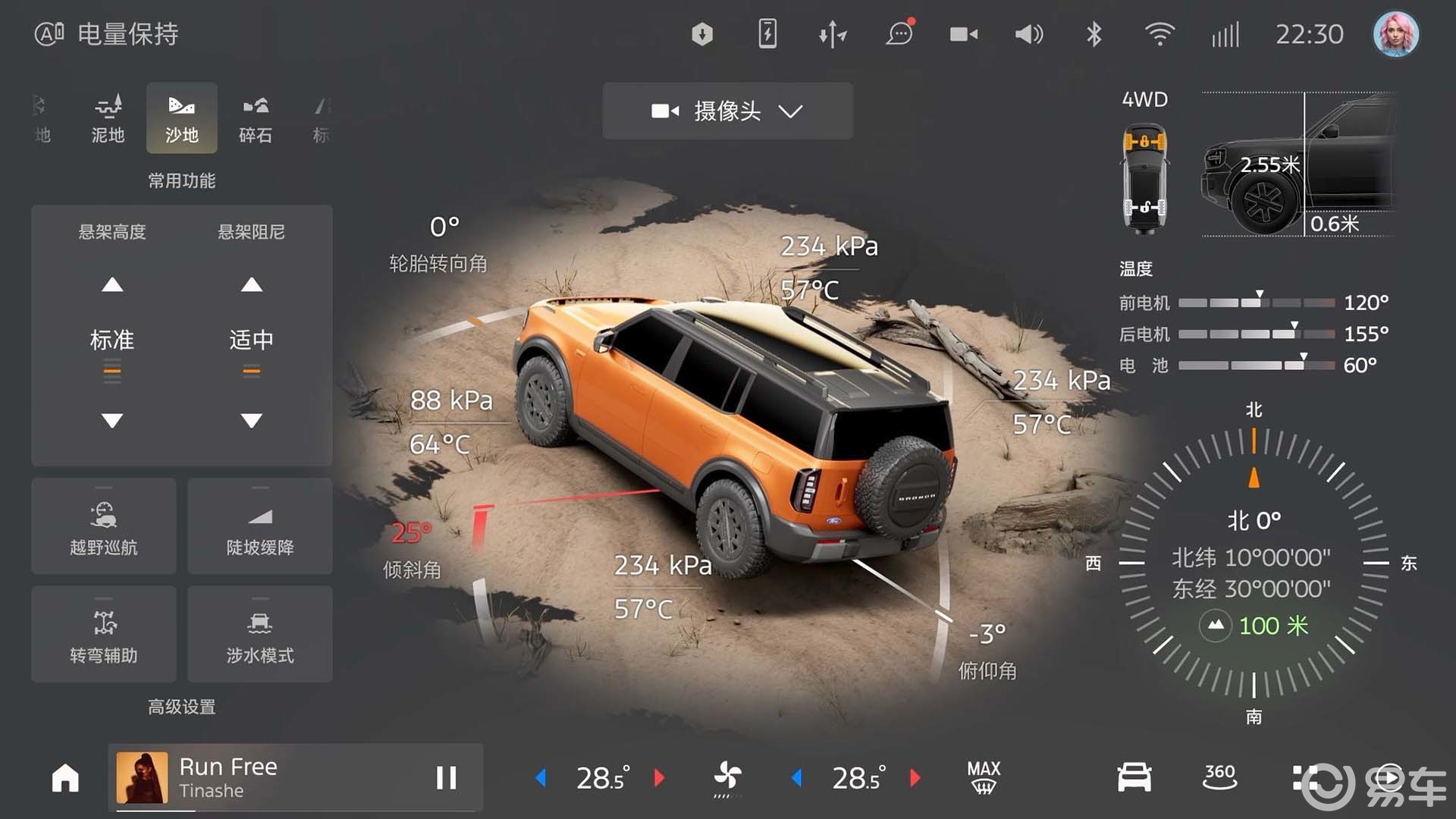Pause the song Run Free
The width and height of the screenshot is (1456, 819).
click(x=446, y=778)
